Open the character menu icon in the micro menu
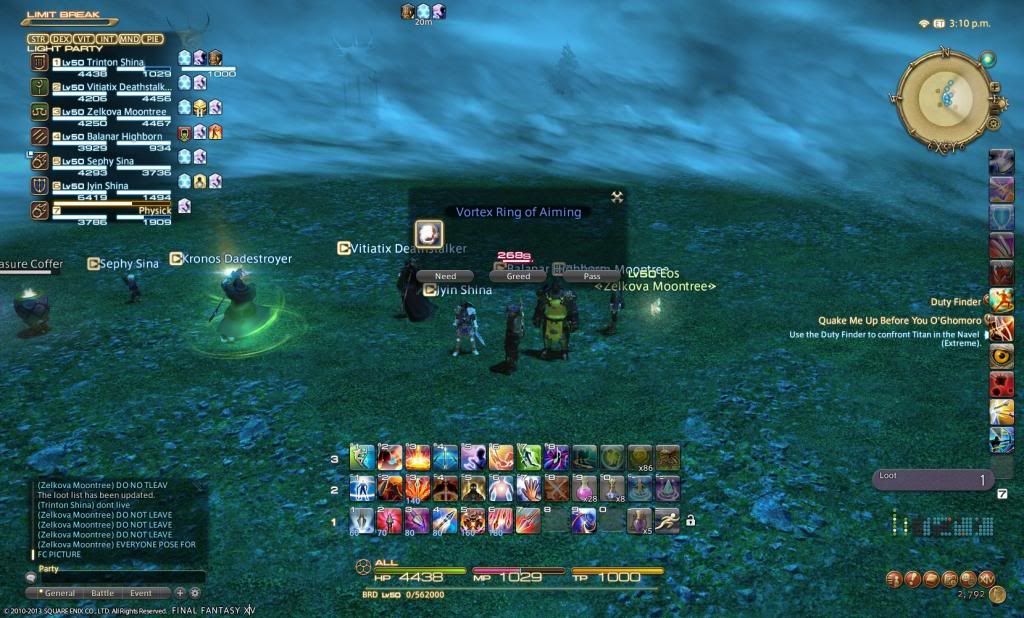 click(894, 578)
